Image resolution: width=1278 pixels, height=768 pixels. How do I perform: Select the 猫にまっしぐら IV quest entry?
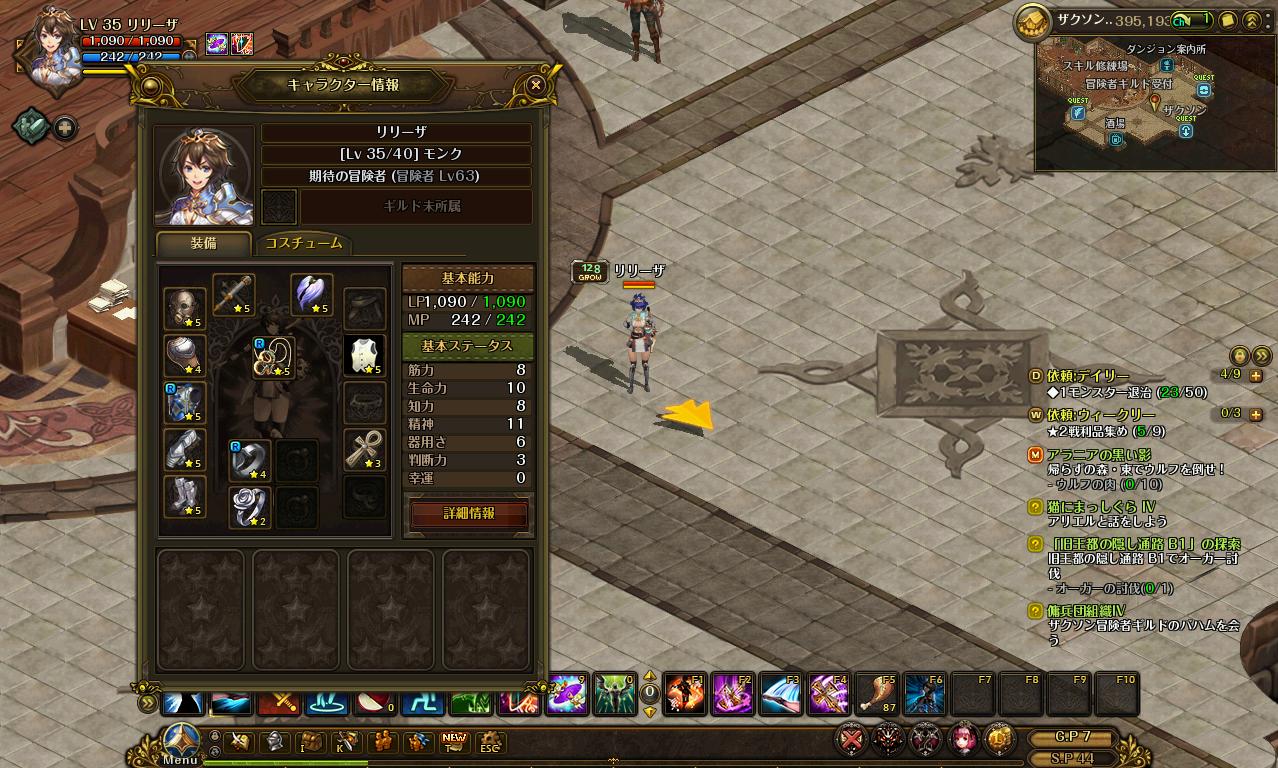point(1101,507)
